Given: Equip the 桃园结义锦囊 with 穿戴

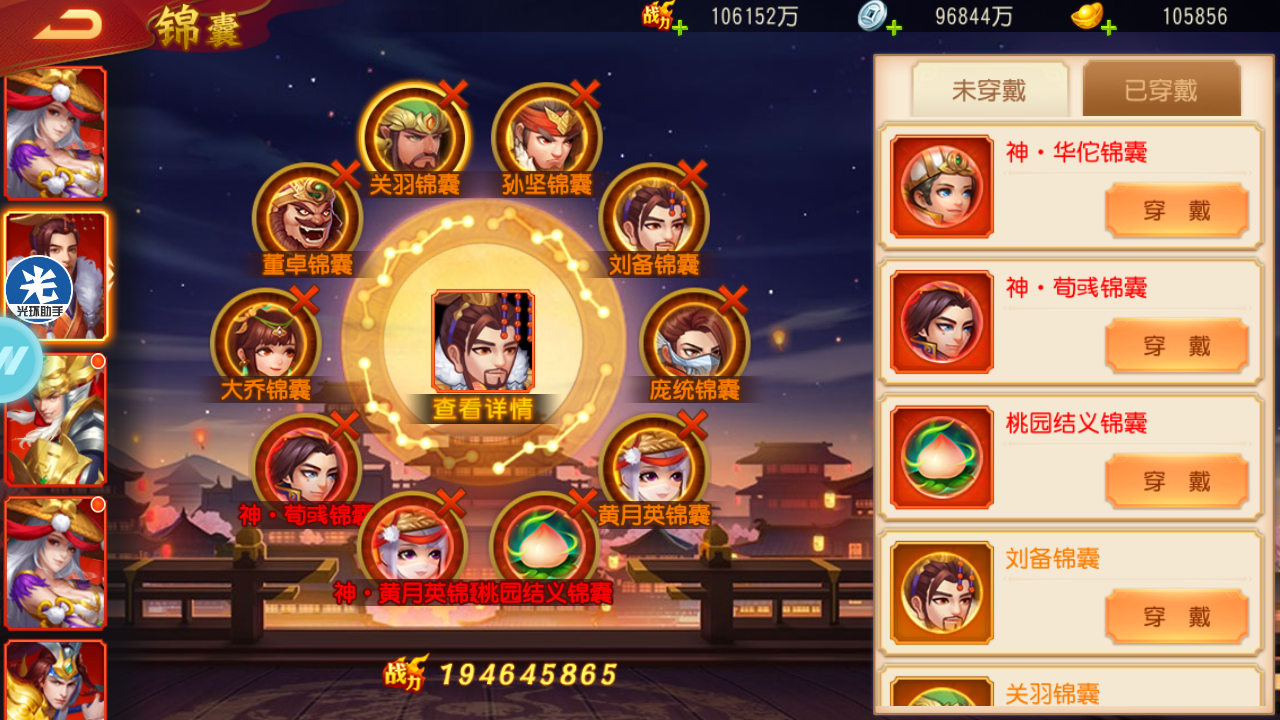Looking at the screenshot, I should [1176, 481].
